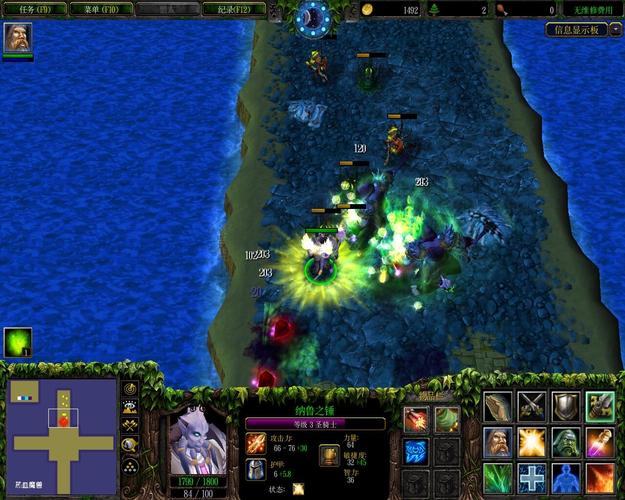The height and width of the screenshot is (500, 625).
Task: Select the idle worker glowing green icon
Action: tap(17, 343)
